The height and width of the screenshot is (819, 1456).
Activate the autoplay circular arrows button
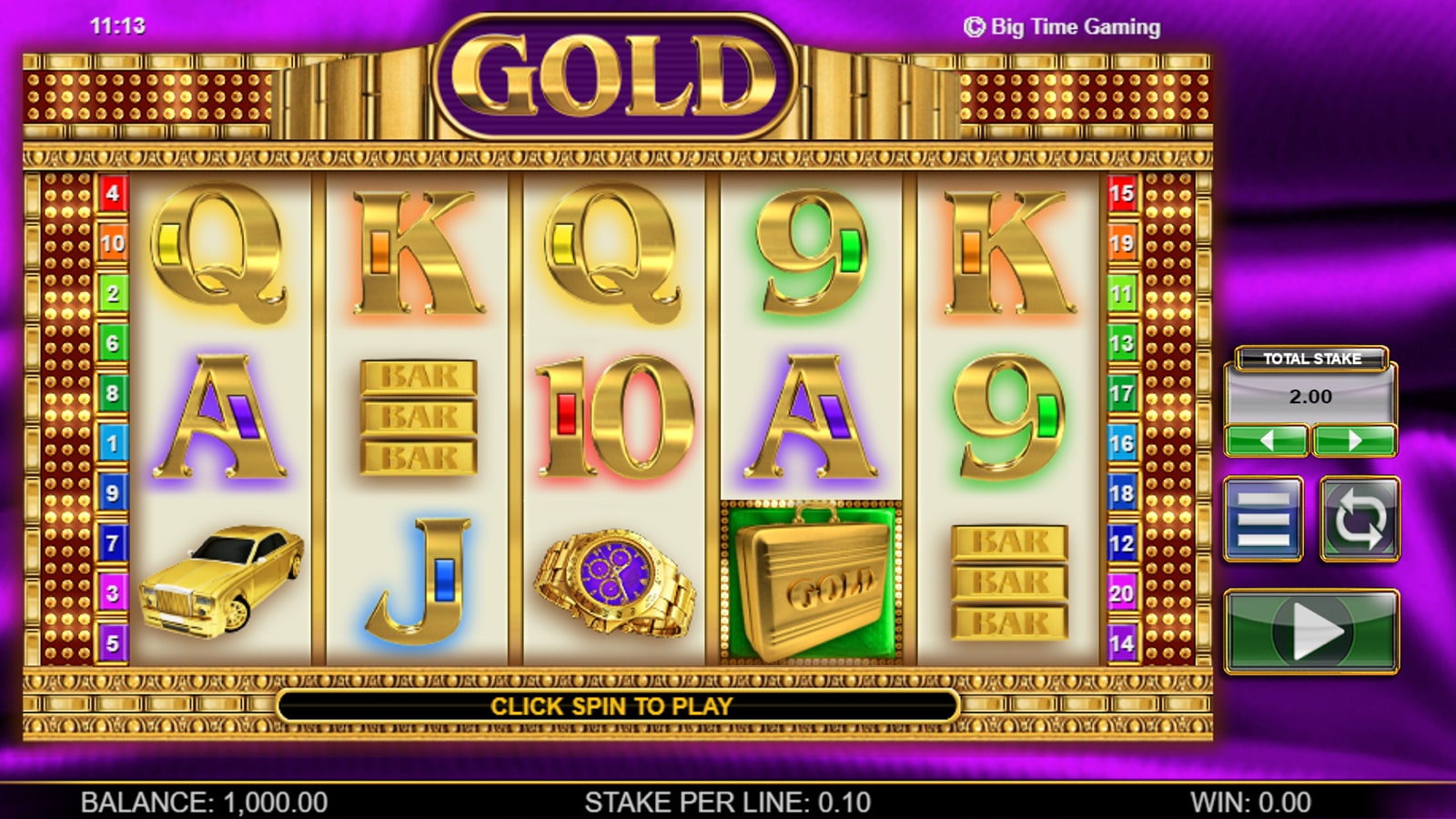point(1360,518)
